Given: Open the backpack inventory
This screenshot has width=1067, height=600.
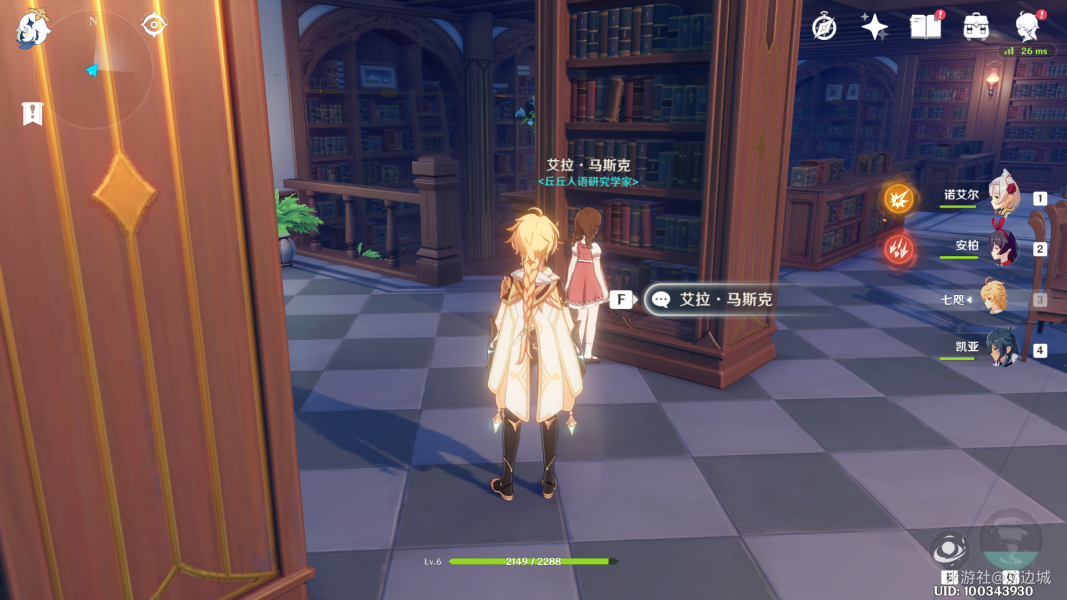Looking at the screenshot, I should point(976,27).
